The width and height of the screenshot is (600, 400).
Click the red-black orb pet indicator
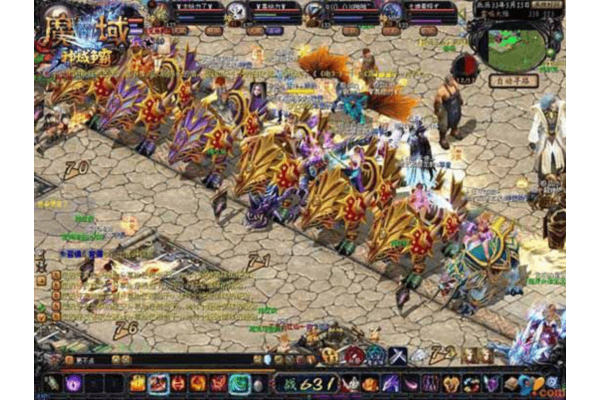click(467, 68)
